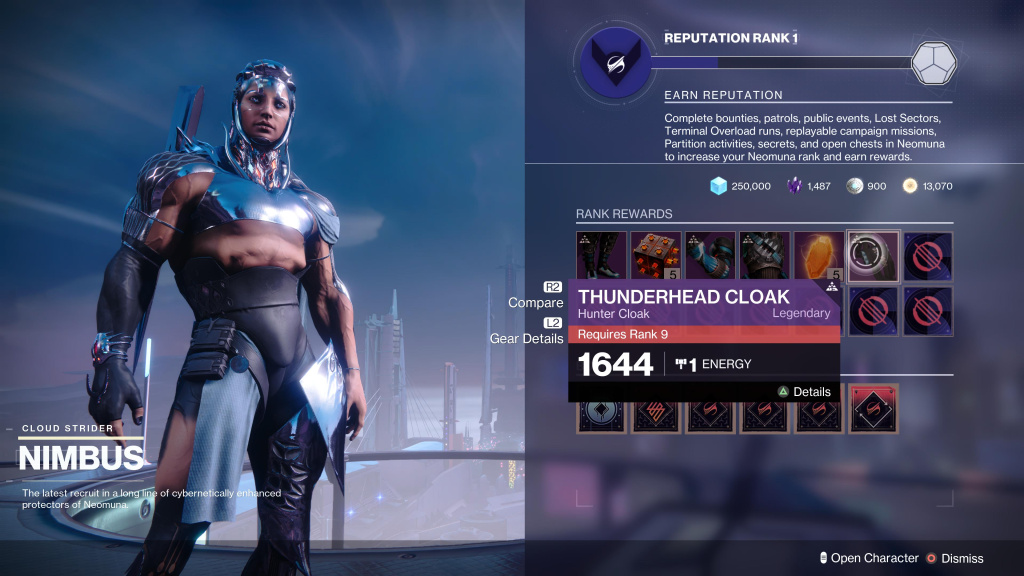Choose the orange studded cube reward

pyautogui.click(x=655, y=255)
